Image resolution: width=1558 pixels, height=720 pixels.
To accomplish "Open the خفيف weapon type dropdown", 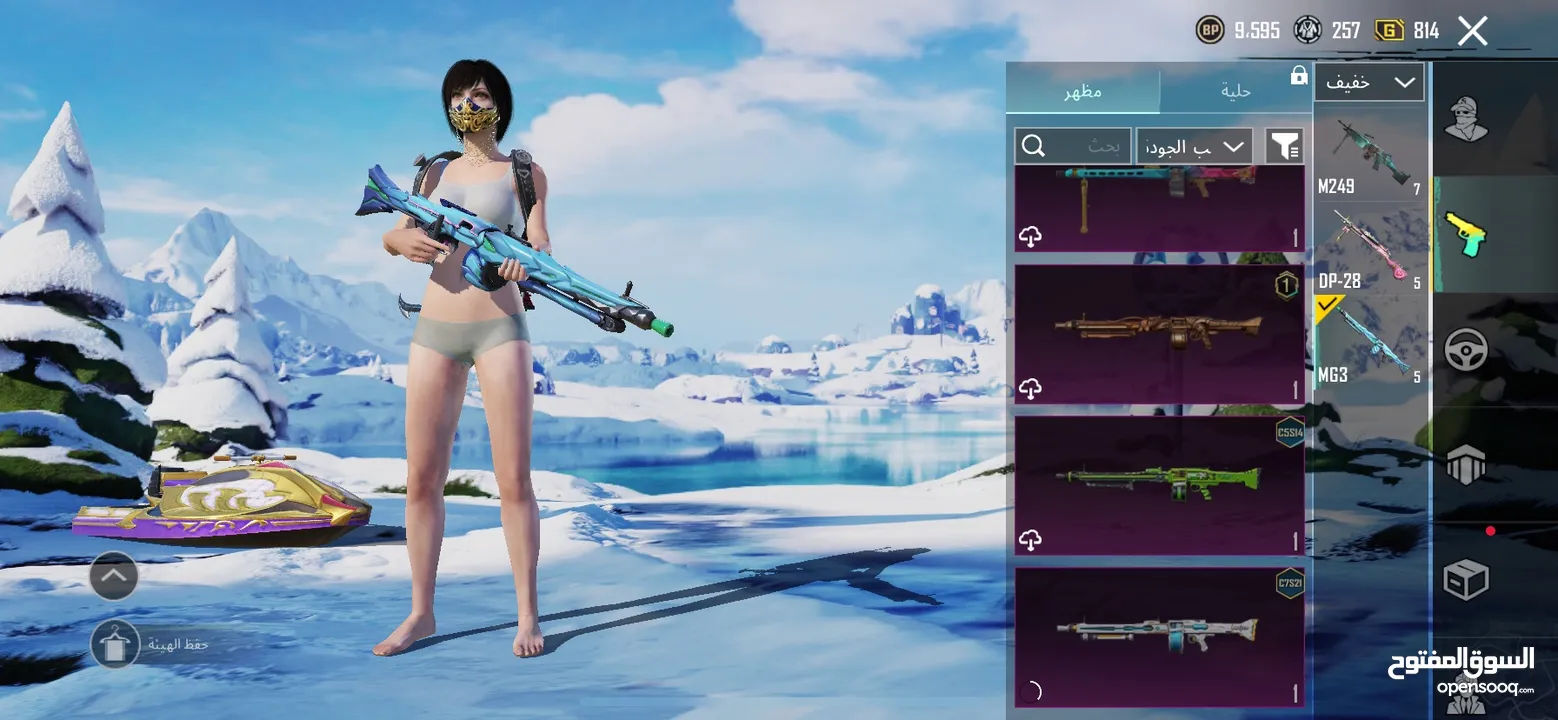I will click(x=1368, y=83).
